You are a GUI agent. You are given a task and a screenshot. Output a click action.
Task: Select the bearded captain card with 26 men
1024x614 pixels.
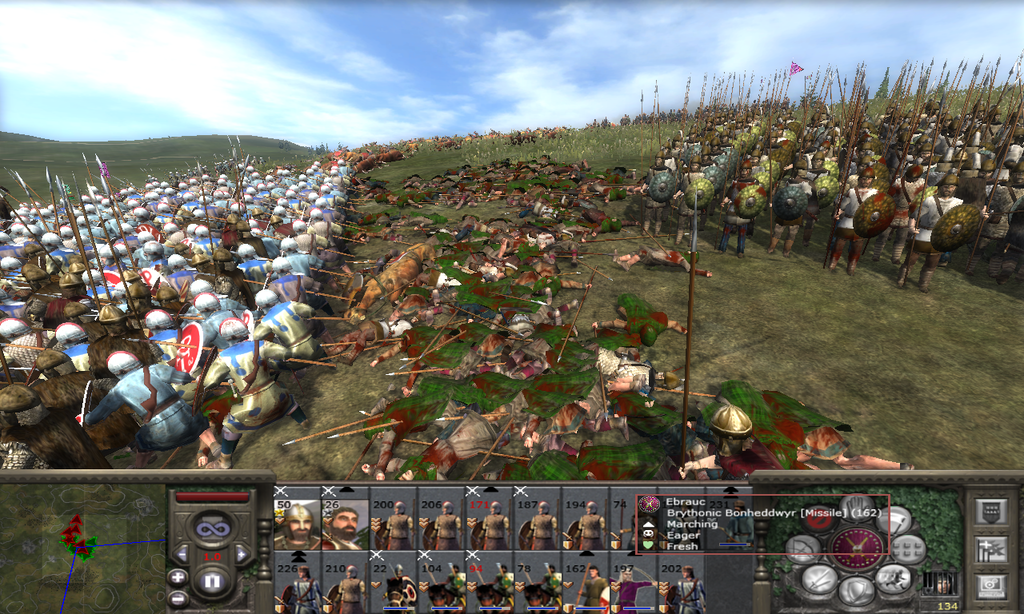coord(344,524)
